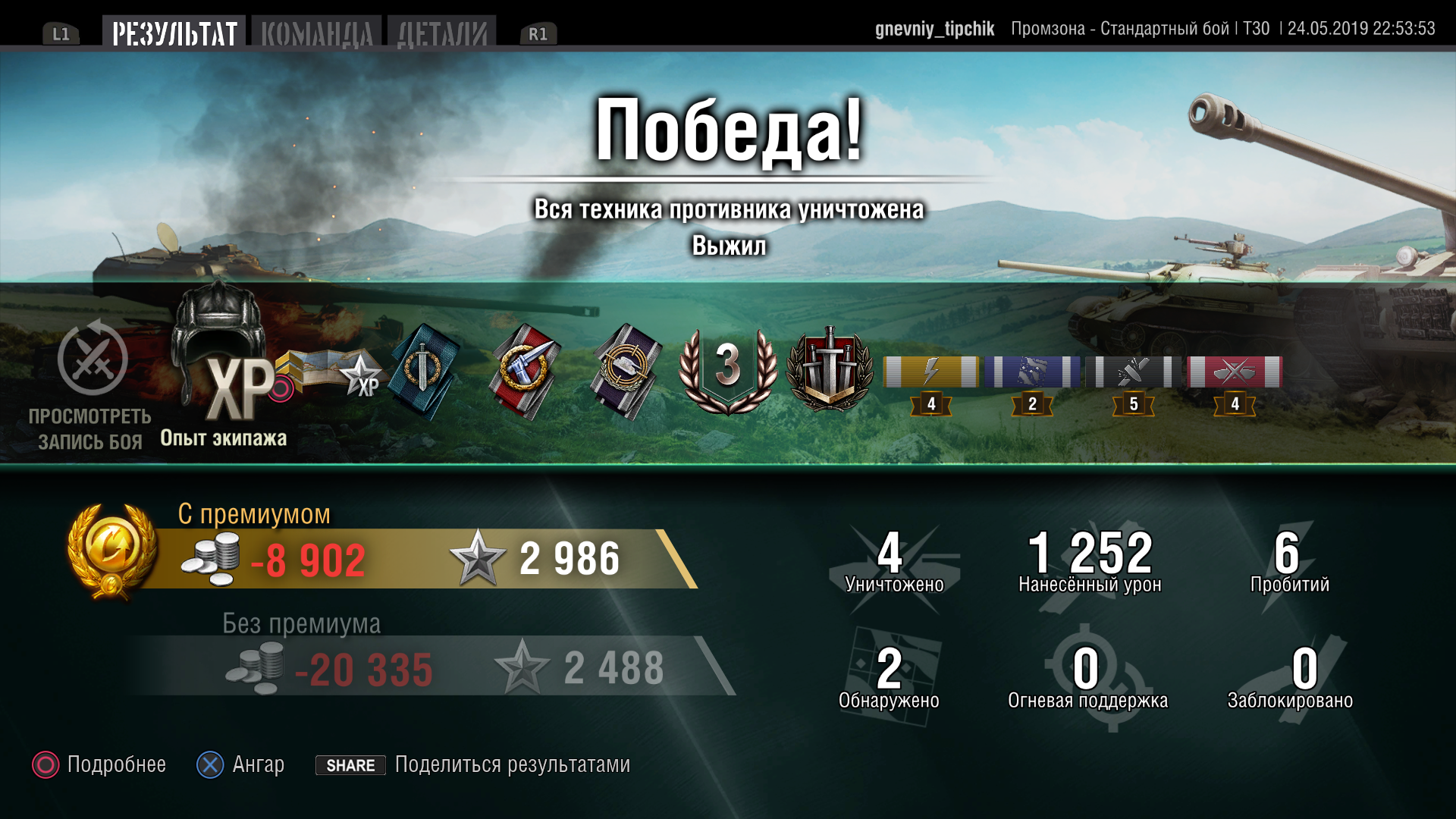Select the shield with swords emblem

(x=830, y=370)
